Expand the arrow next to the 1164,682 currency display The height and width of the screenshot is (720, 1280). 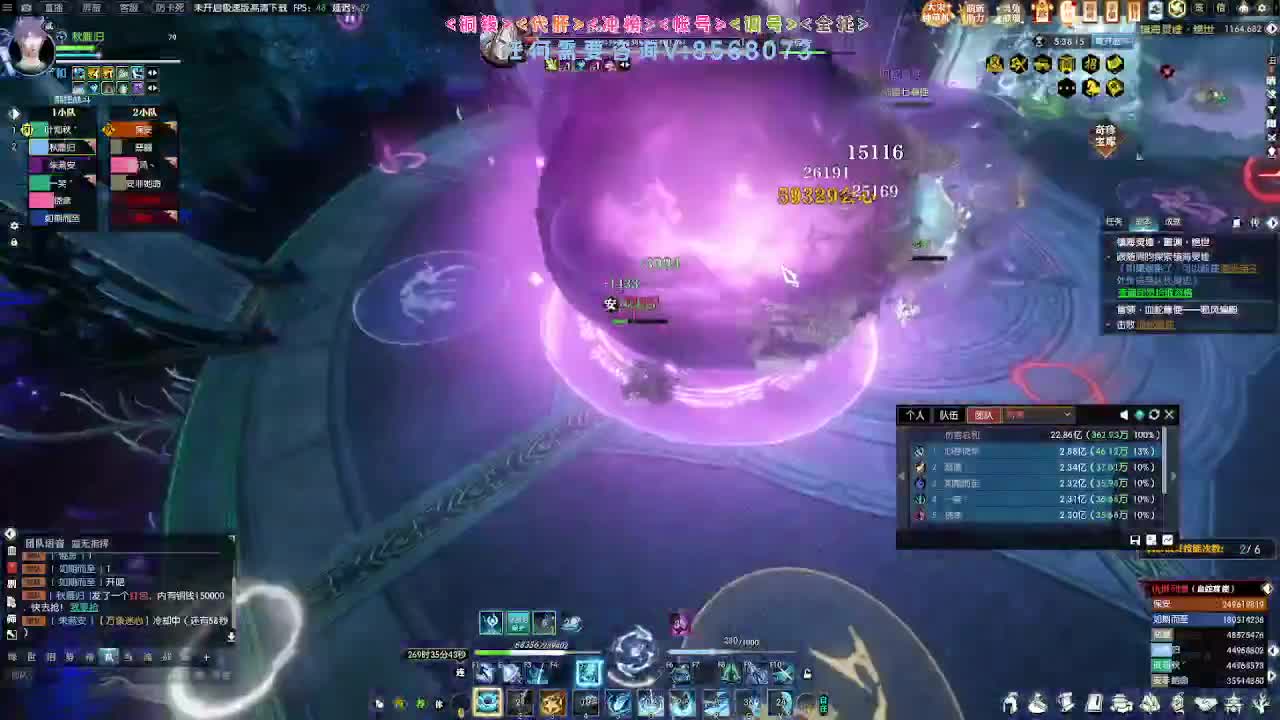pos(1272,27)
